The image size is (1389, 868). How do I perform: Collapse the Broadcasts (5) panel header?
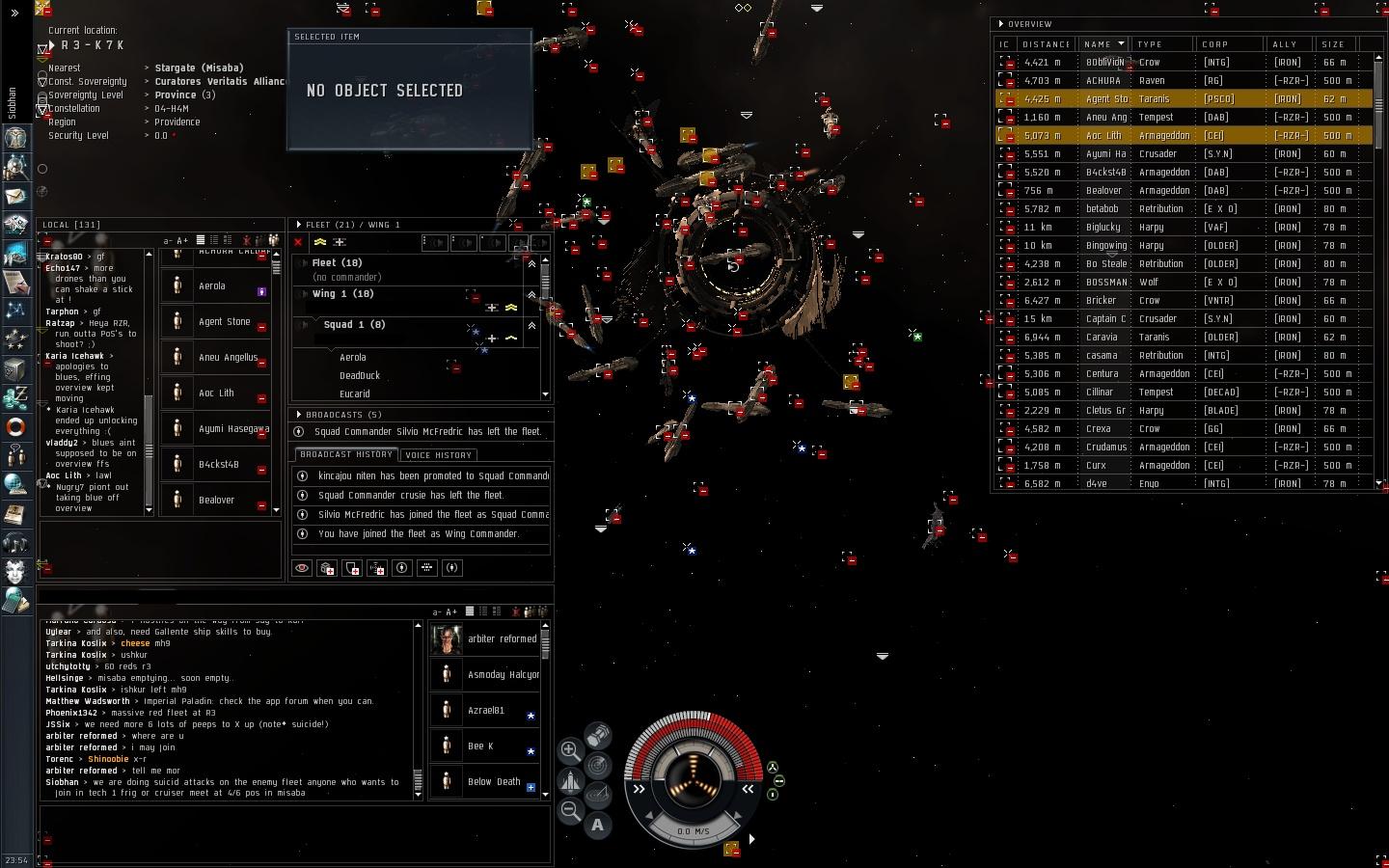(300, 415)
